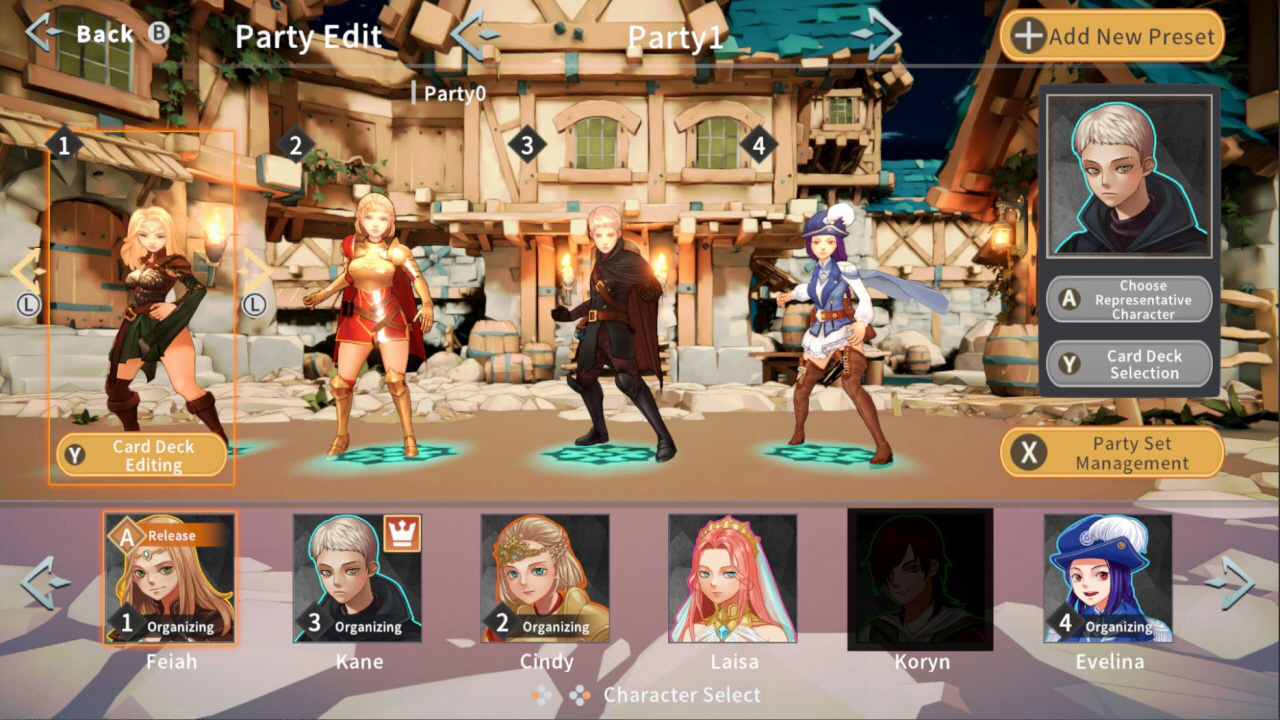Select Laisa's character portrait thumbnail

735,580
